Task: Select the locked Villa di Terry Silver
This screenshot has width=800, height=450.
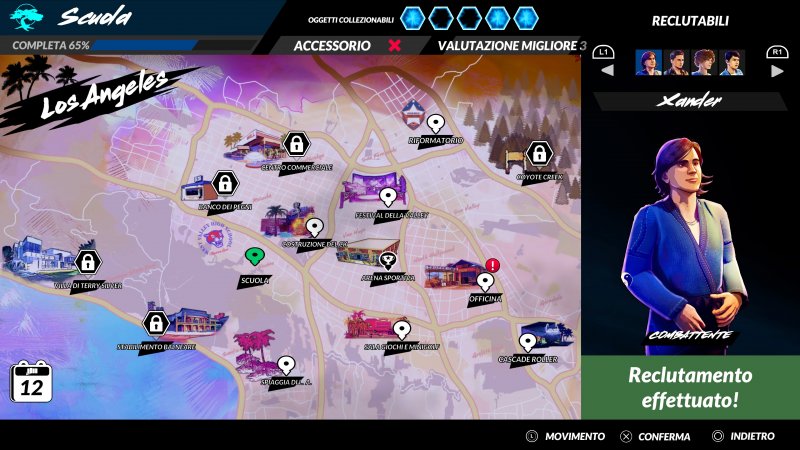Action: click(x=88, y=263)
